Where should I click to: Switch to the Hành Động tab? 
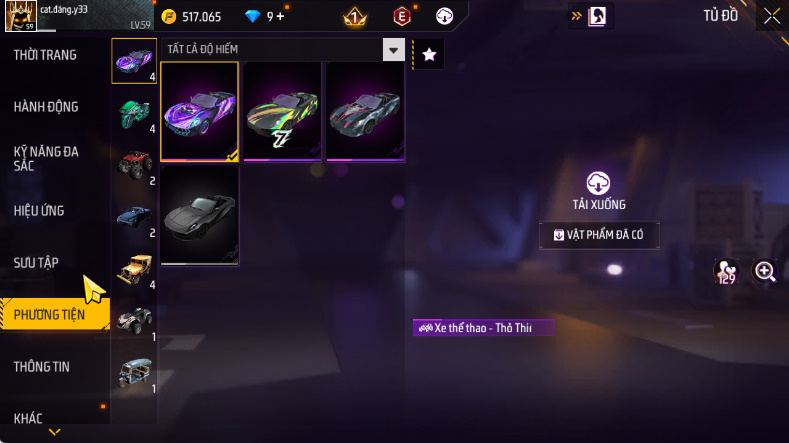pos(46,107)
